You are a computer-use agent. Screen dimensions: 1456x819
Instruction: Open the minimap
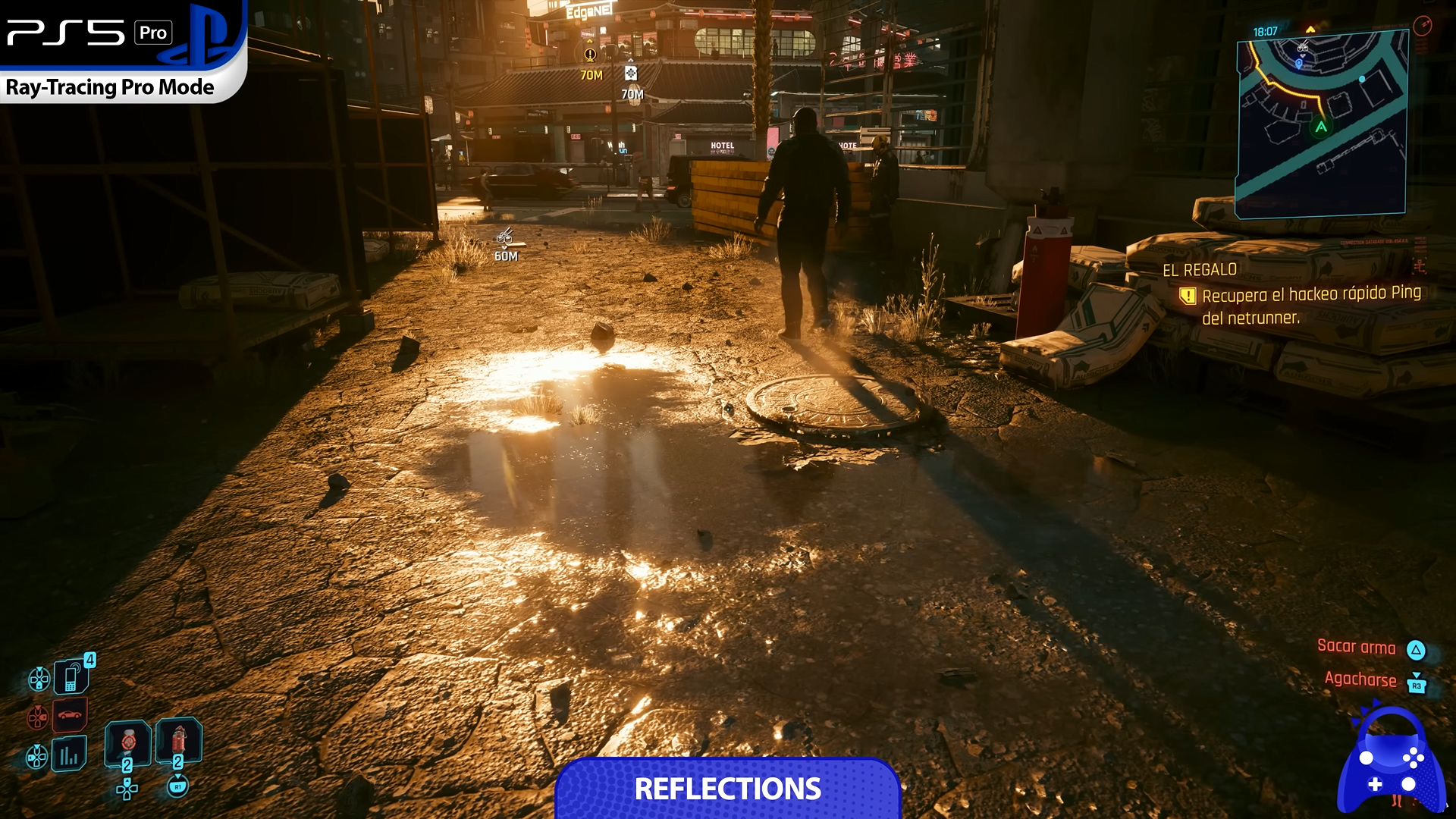[1321, 125]
